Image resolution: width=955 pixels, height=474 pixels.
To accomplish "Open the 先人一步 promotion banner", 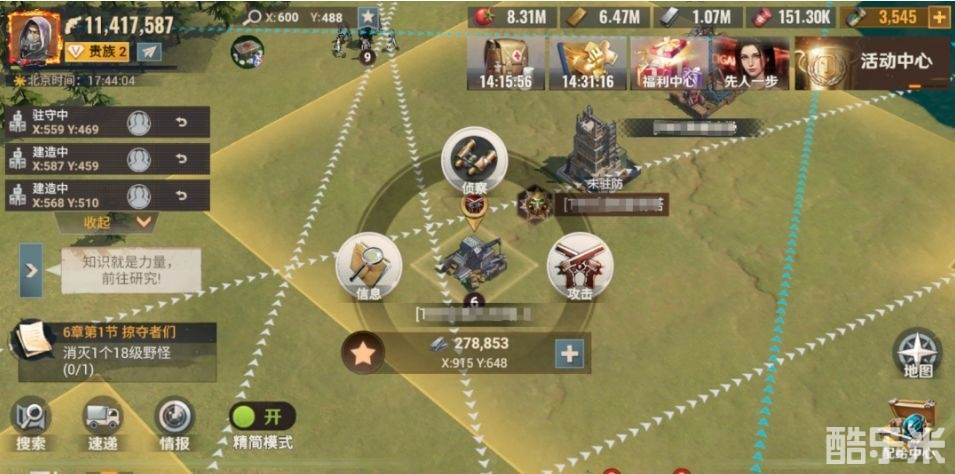I will click(x=751, y=64).
